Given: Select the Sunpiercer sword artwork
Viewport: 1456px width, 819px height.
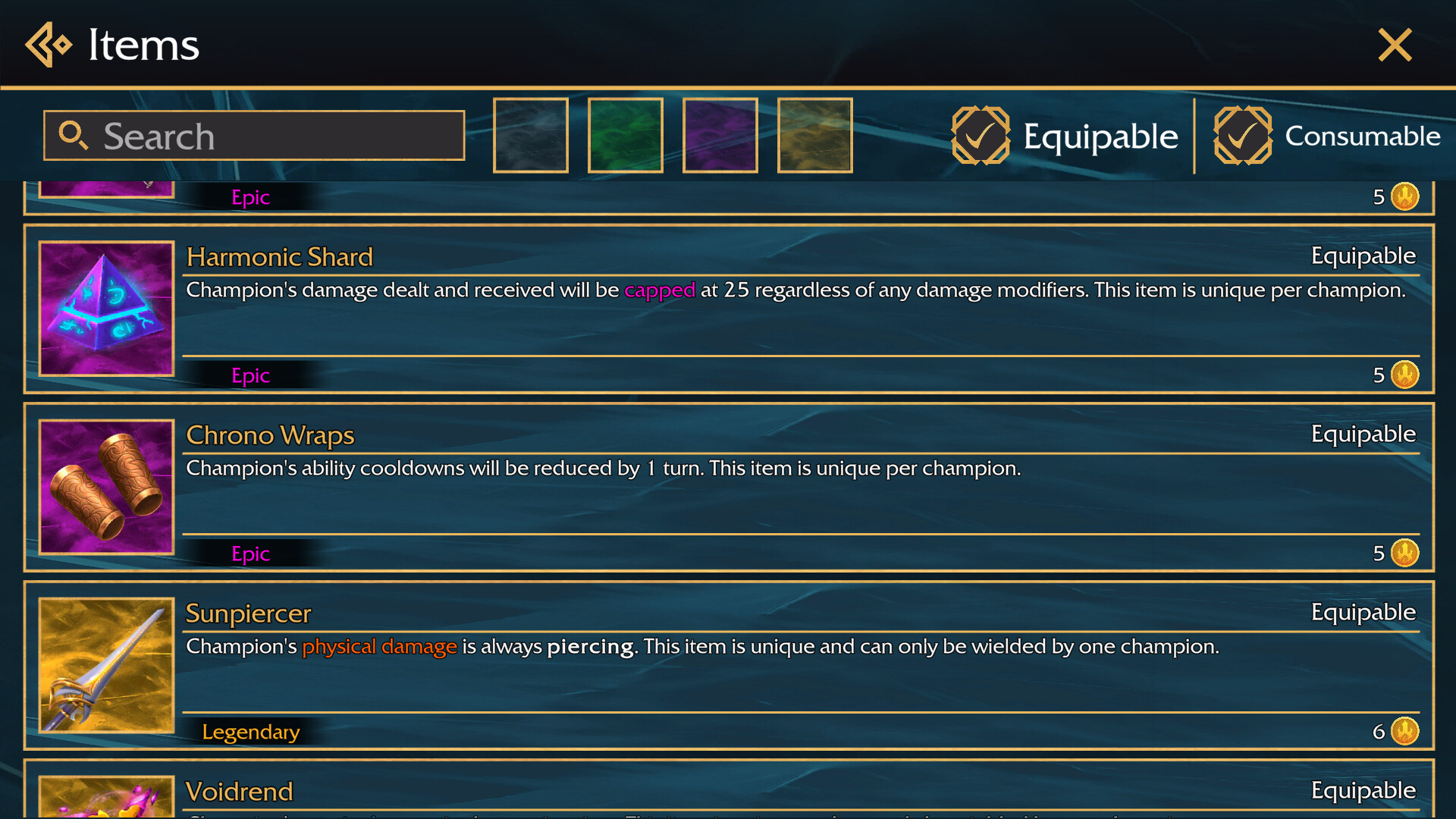Looking at the screenshot, I should coord(106,666).
